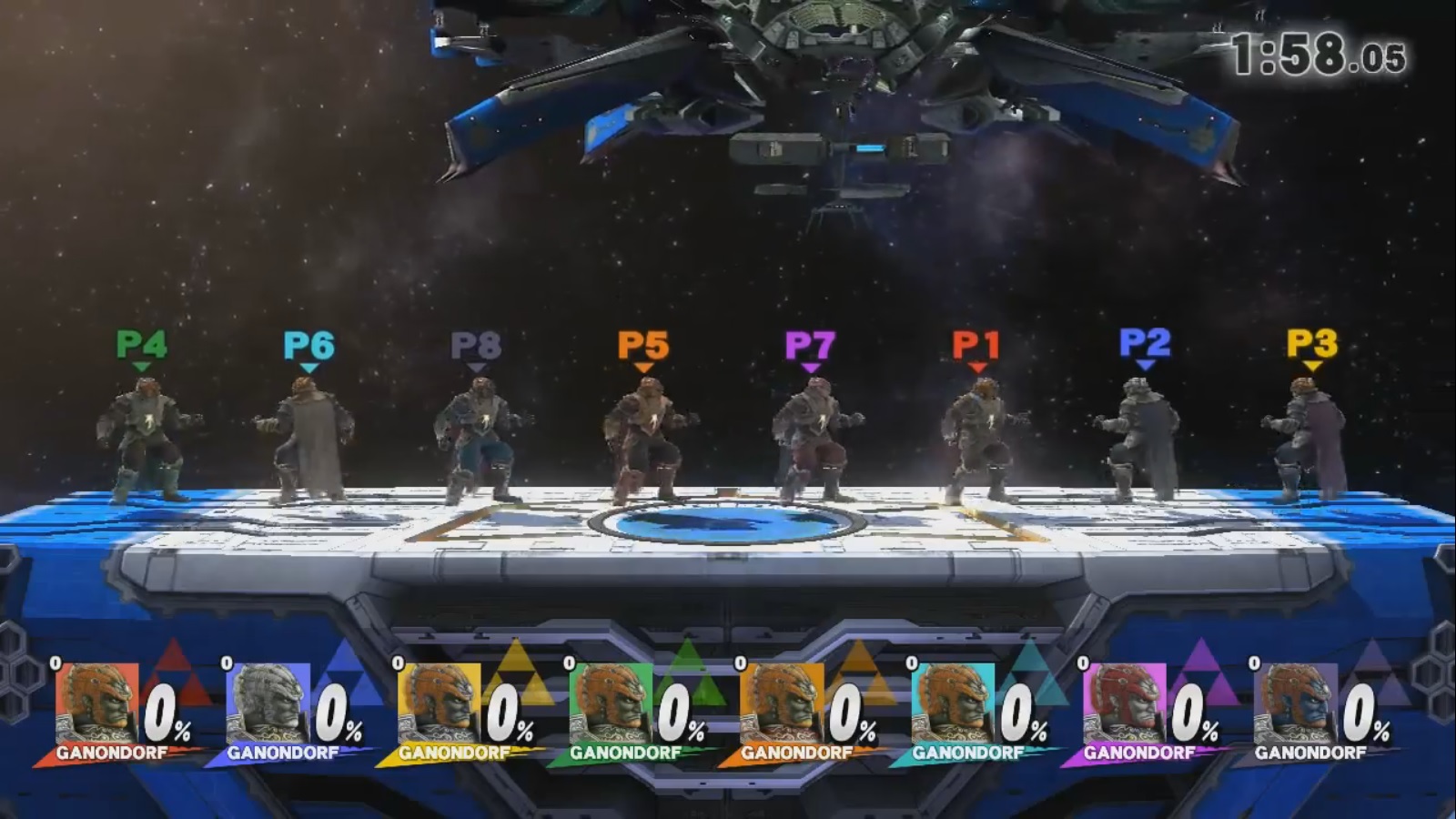Select the pink-background Ganondorf portrait
This screenshot has width=1456, height=819.
tap(1123, 703)
